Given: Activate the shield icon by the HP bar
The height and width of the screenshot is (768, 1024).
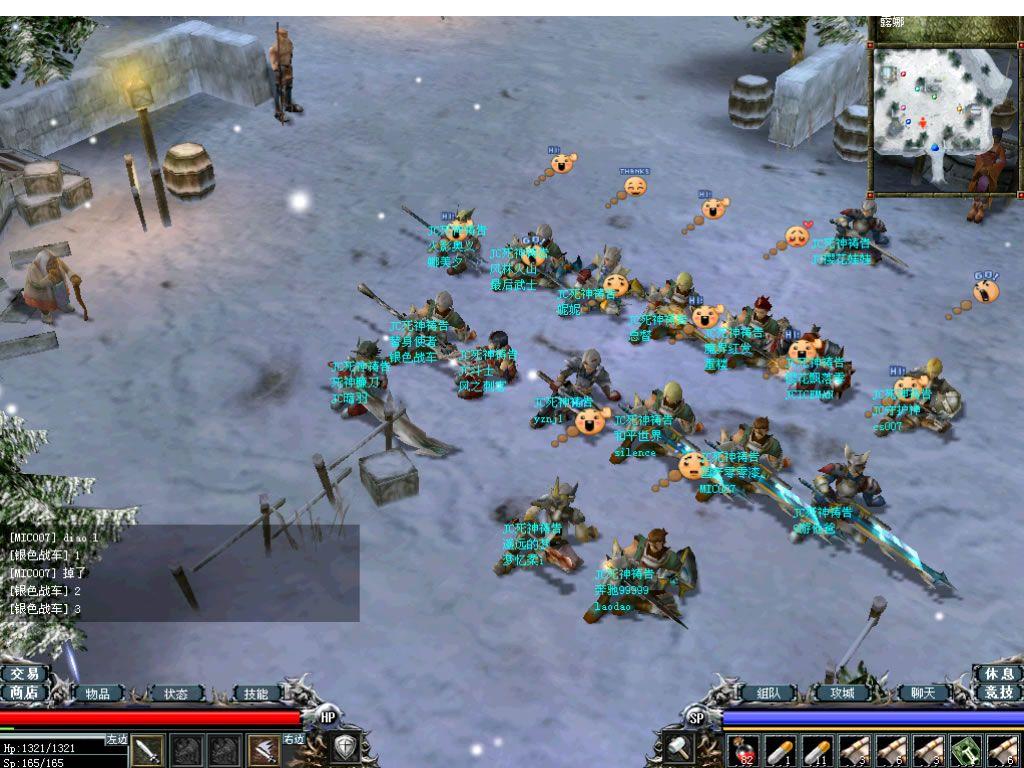Looking at the screenshot, I should click(345, 748).
